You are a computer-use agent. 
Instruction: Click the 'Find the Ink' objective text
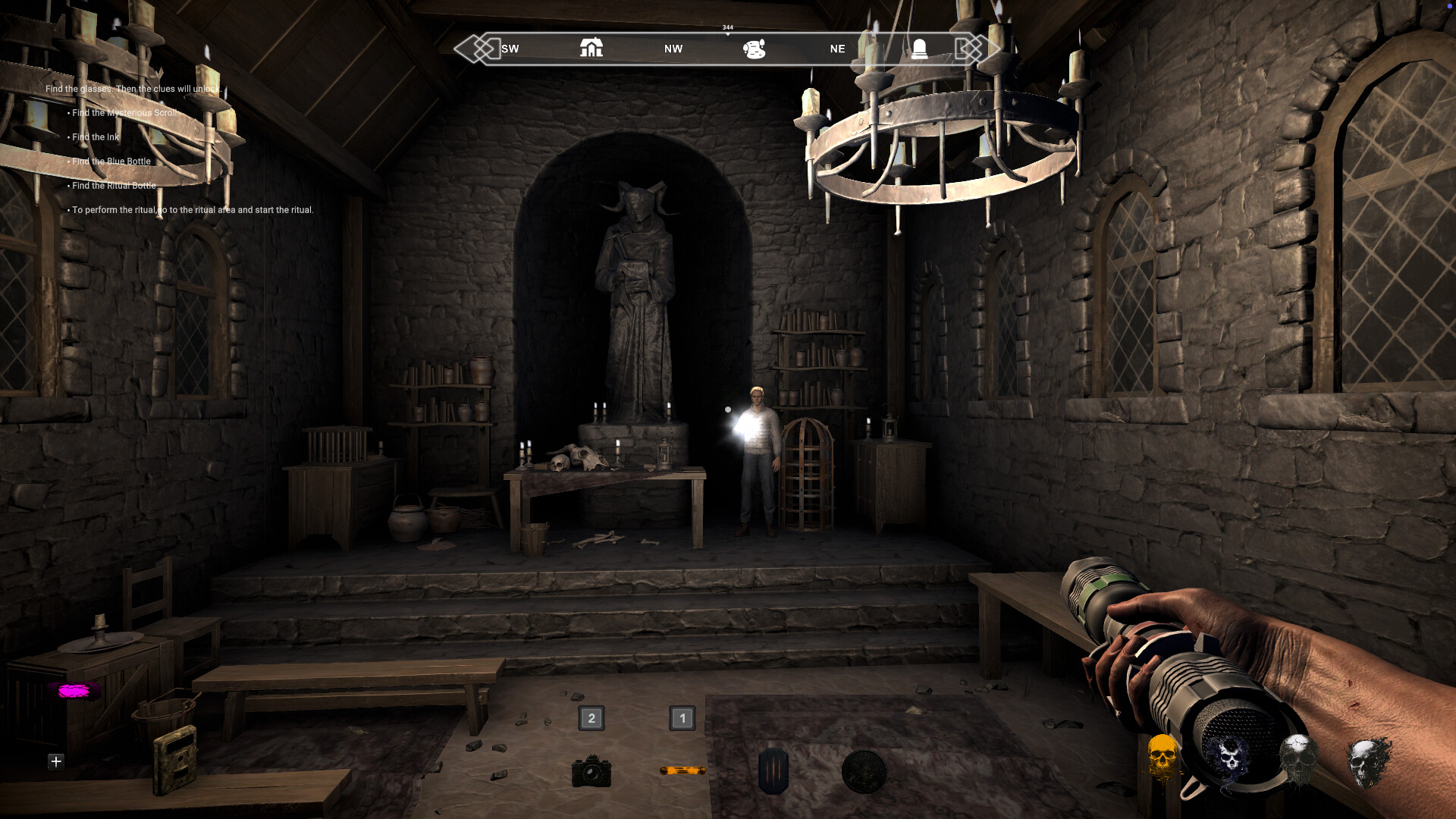pos(94,136)
